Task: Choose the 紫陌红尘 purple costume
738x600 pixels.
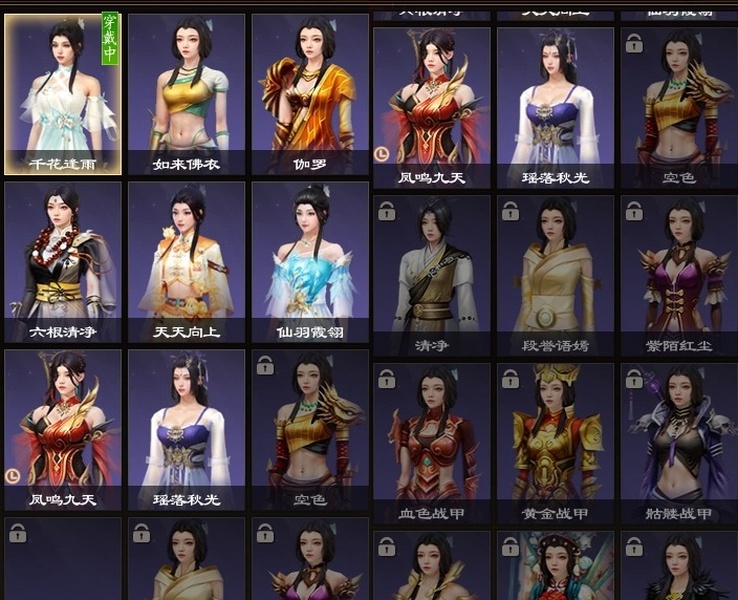Action: point(679,275)
